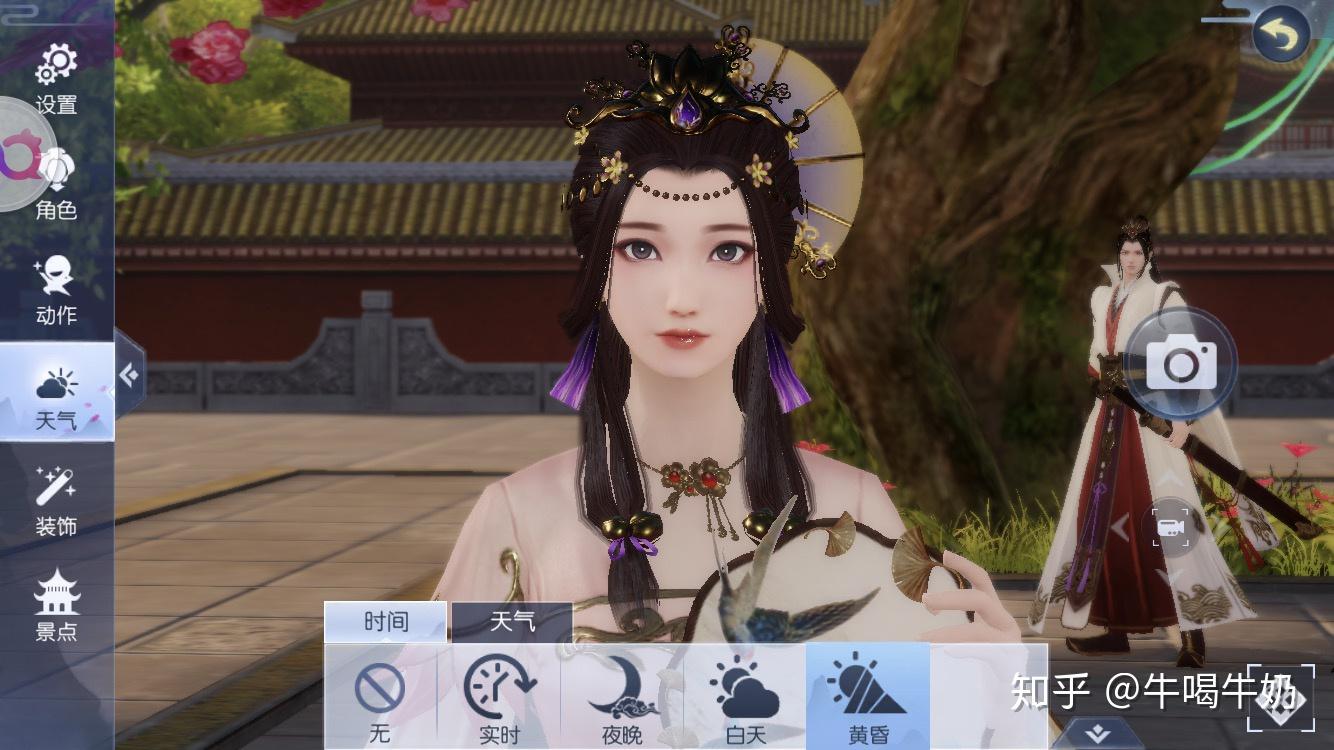Set the time to 实时 real-time
This screenshot has width=1334, height=750.
click(x=500, y=700)
